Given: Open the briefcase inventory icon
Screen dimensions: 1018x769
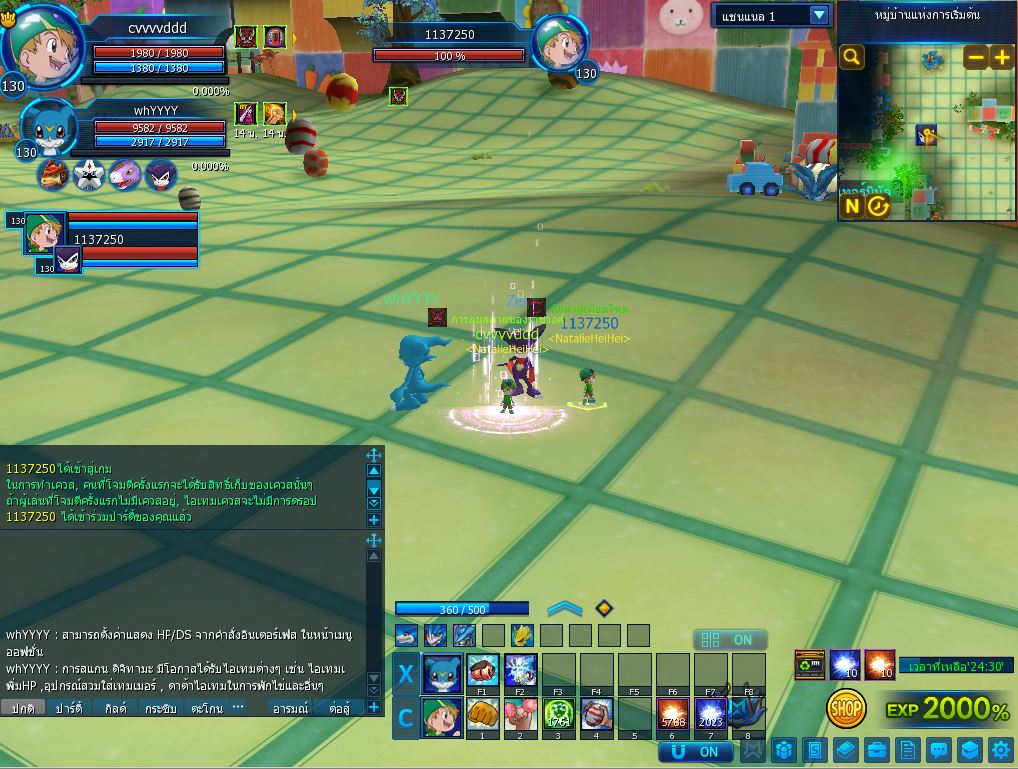Looking at the screenshot, I should tap(876, 750).
